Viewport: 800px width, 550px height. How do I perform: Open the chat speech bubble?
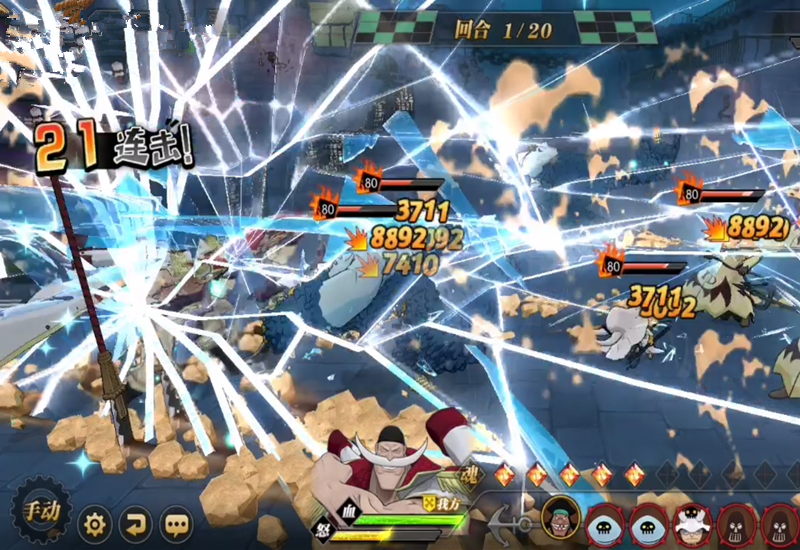pyautogui.click(x=177, y=522)
